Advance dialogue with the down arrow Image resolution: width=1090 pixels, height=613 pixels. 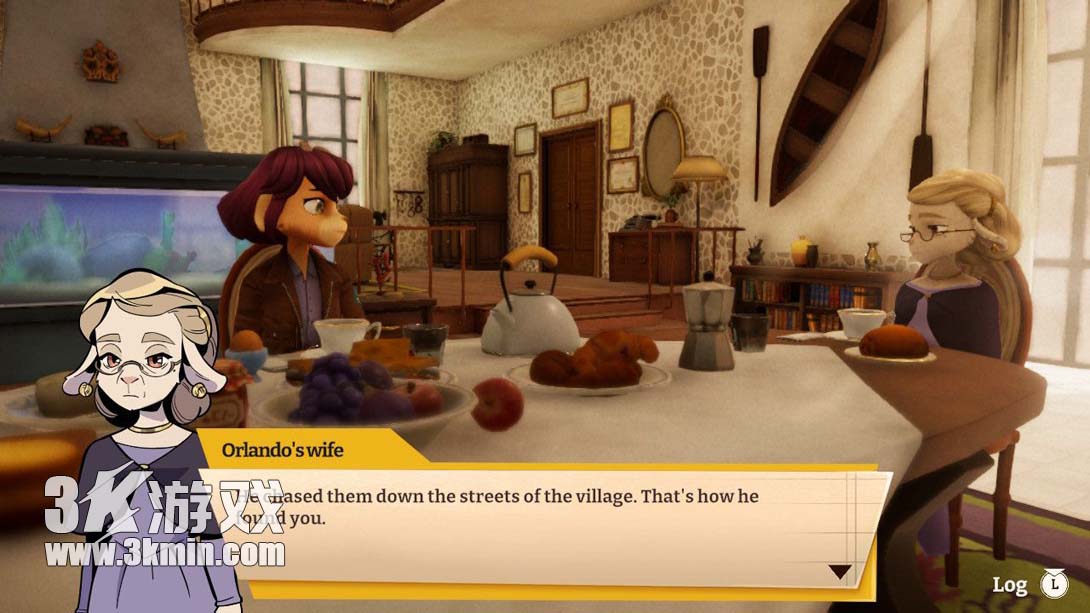pos(840,572)
